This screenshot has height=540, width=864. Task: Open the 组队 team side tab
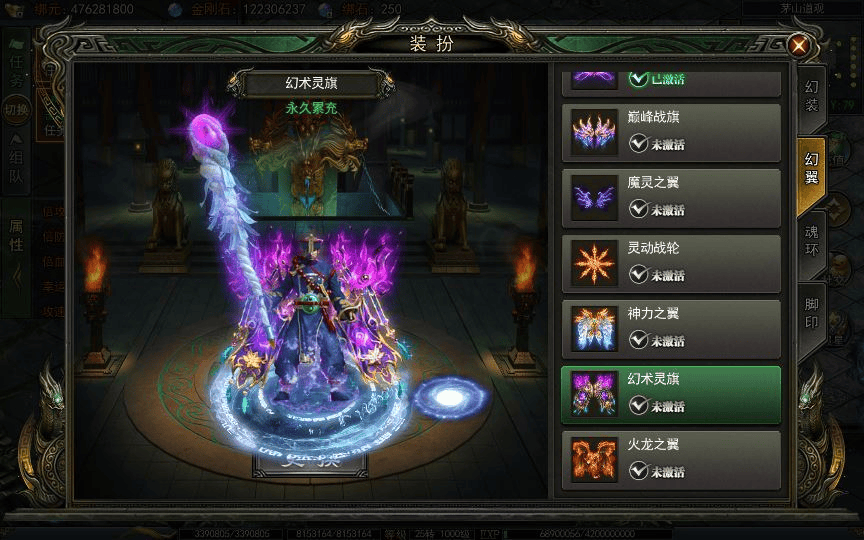(x=16, y=169)
